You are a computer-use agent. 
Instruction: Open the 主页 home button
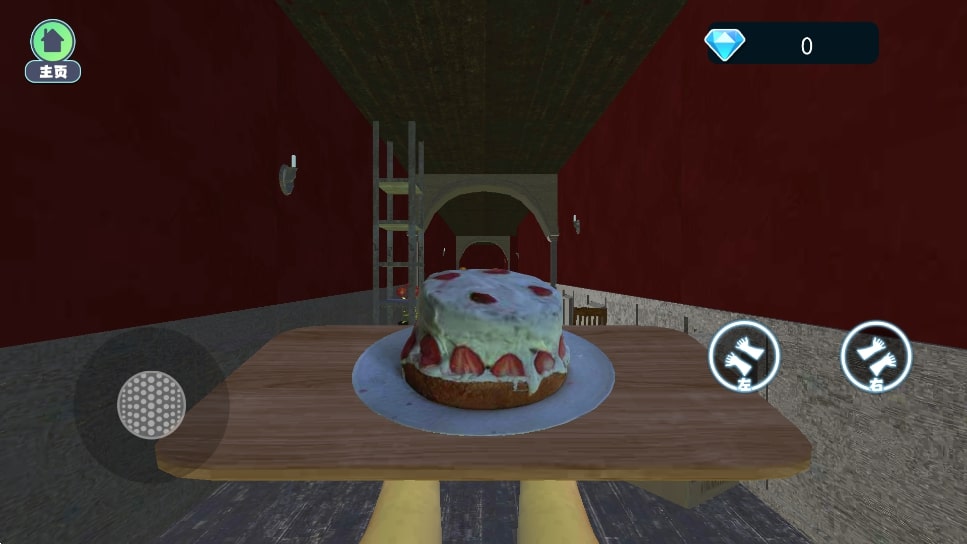point(53,50)
